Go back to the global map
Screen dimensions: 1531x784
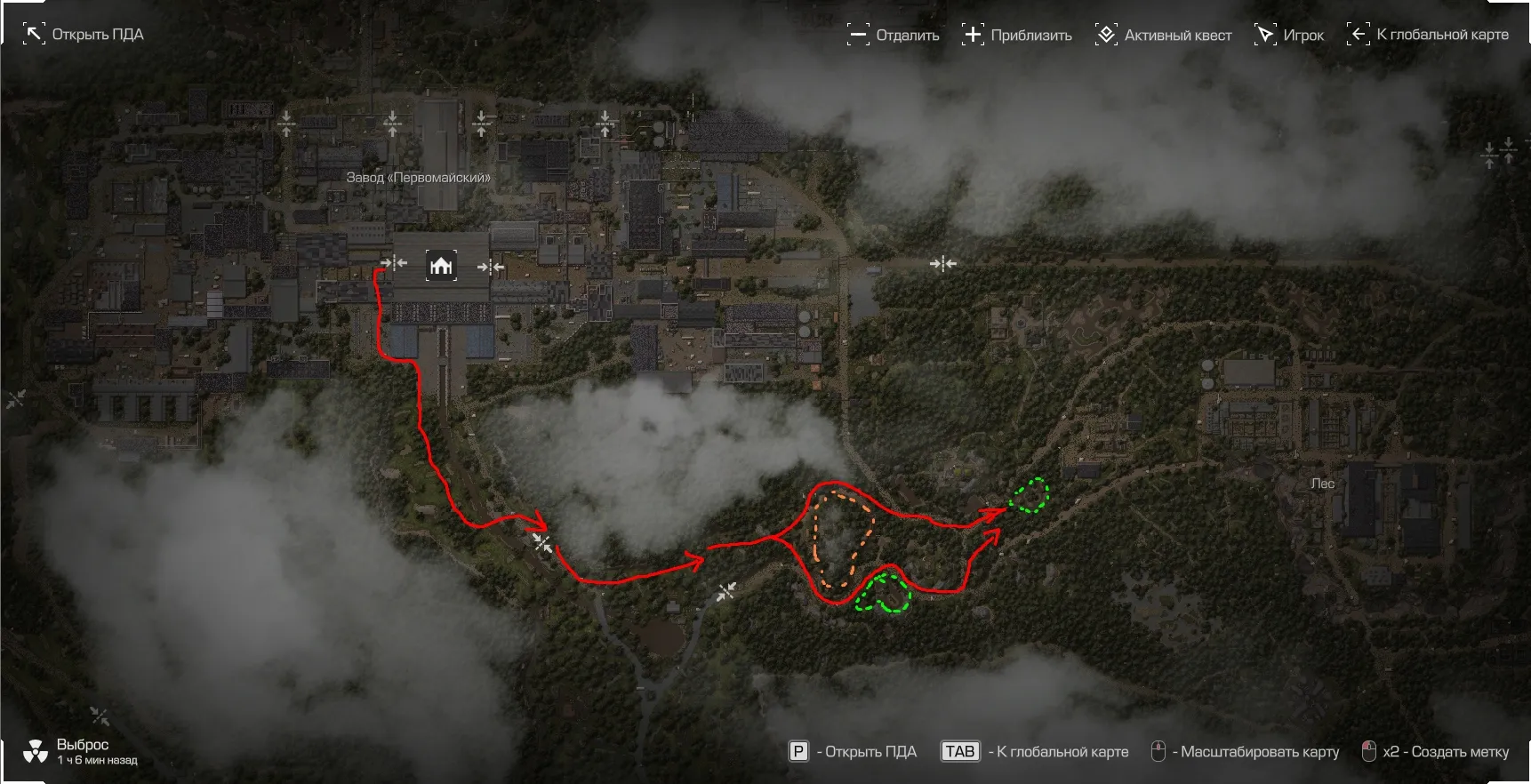1428,35
